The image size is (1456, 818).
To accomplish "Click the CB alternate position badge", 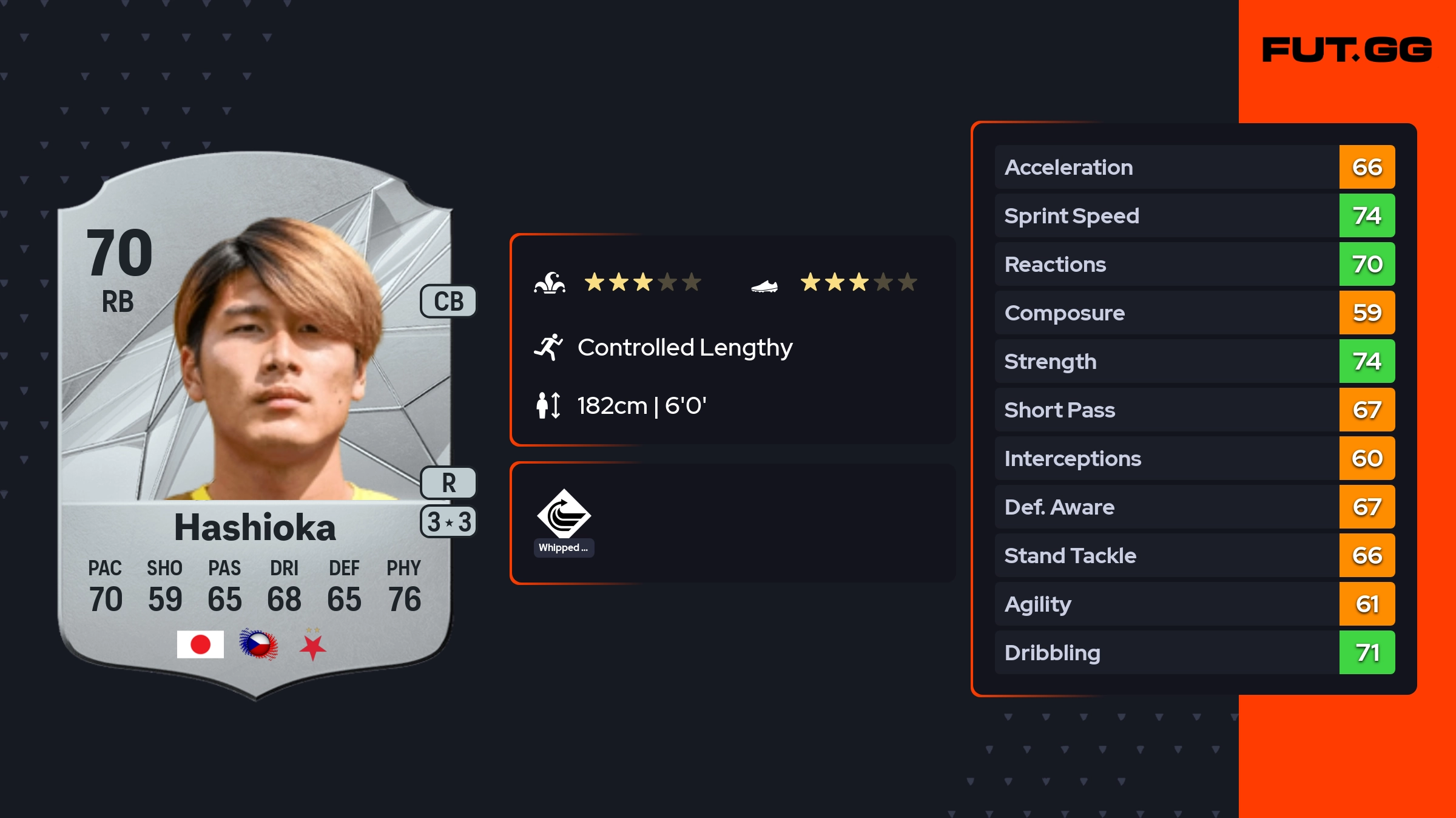I will pos(448,301).
